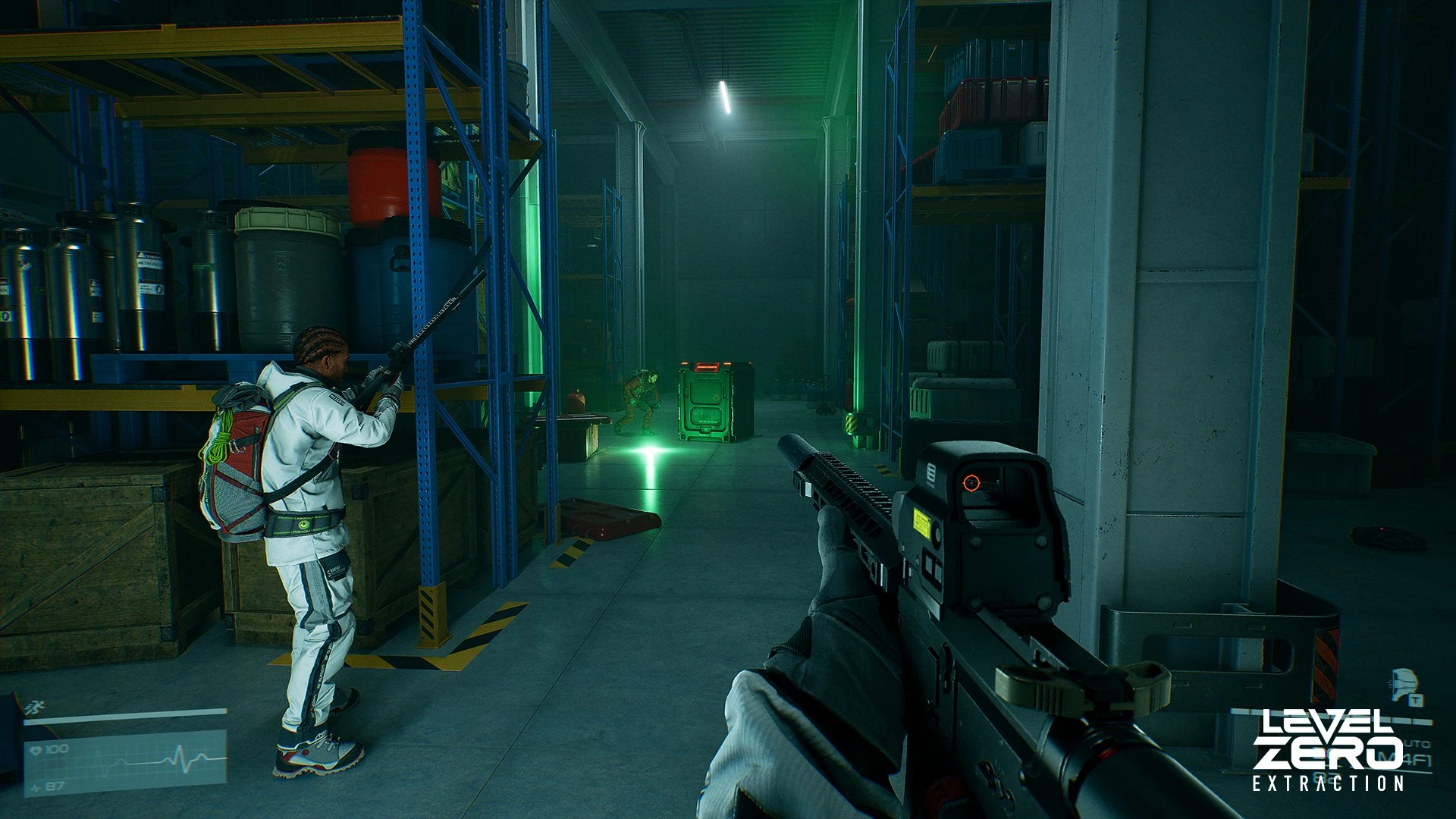The width and height of the screenshot is (1456, 819).
Task: Click the sprinting figure stamina icon
Action: [33, 708]
